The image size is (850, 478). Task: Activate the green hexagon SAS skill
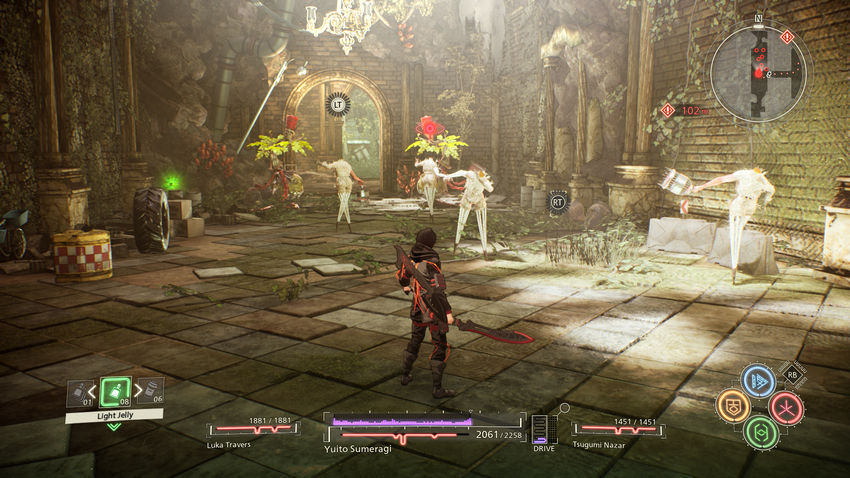pyautogui.click(x=760, y=432)
